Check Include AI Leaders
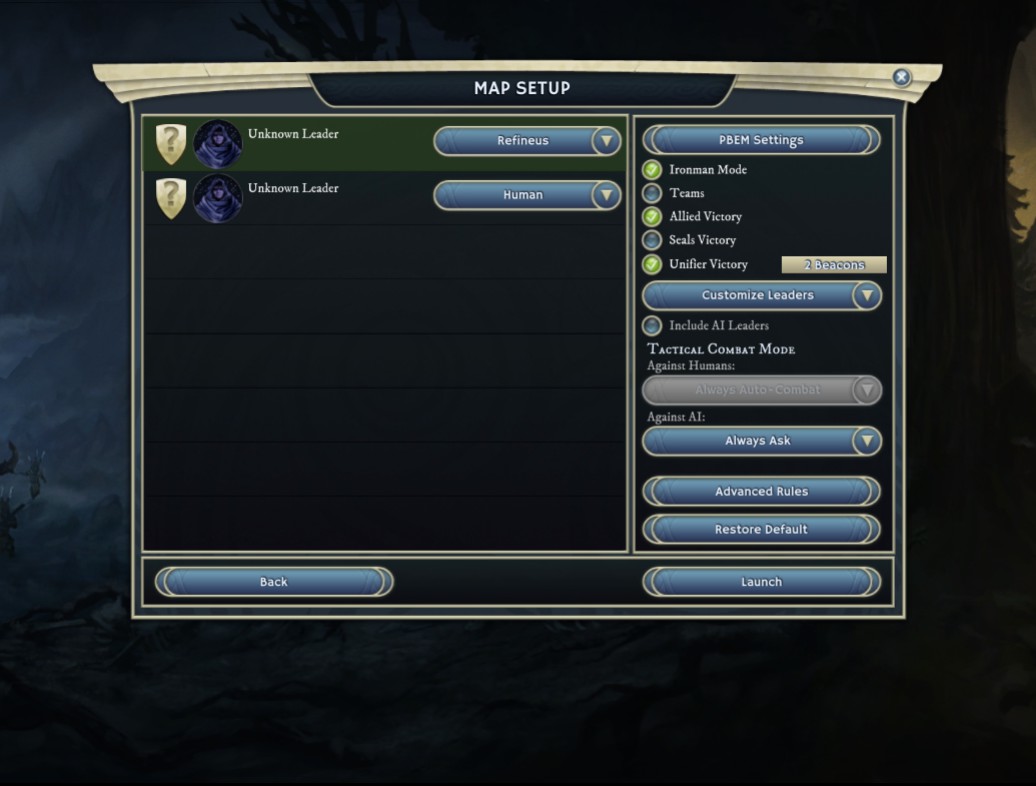Screen dimensions: 1036x786 pos(652,325)
